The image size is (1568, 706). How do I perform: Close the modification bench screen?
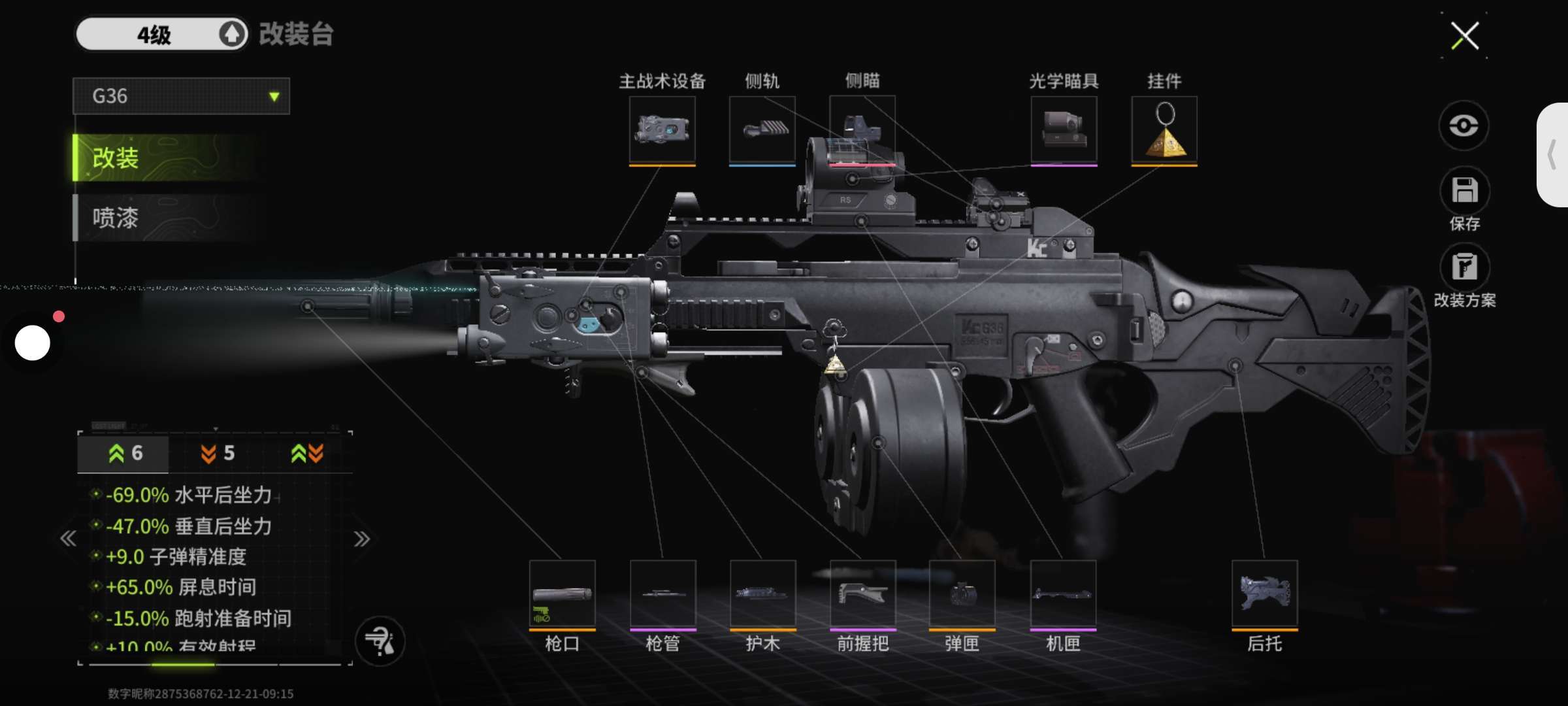[x=1464, y=36]
